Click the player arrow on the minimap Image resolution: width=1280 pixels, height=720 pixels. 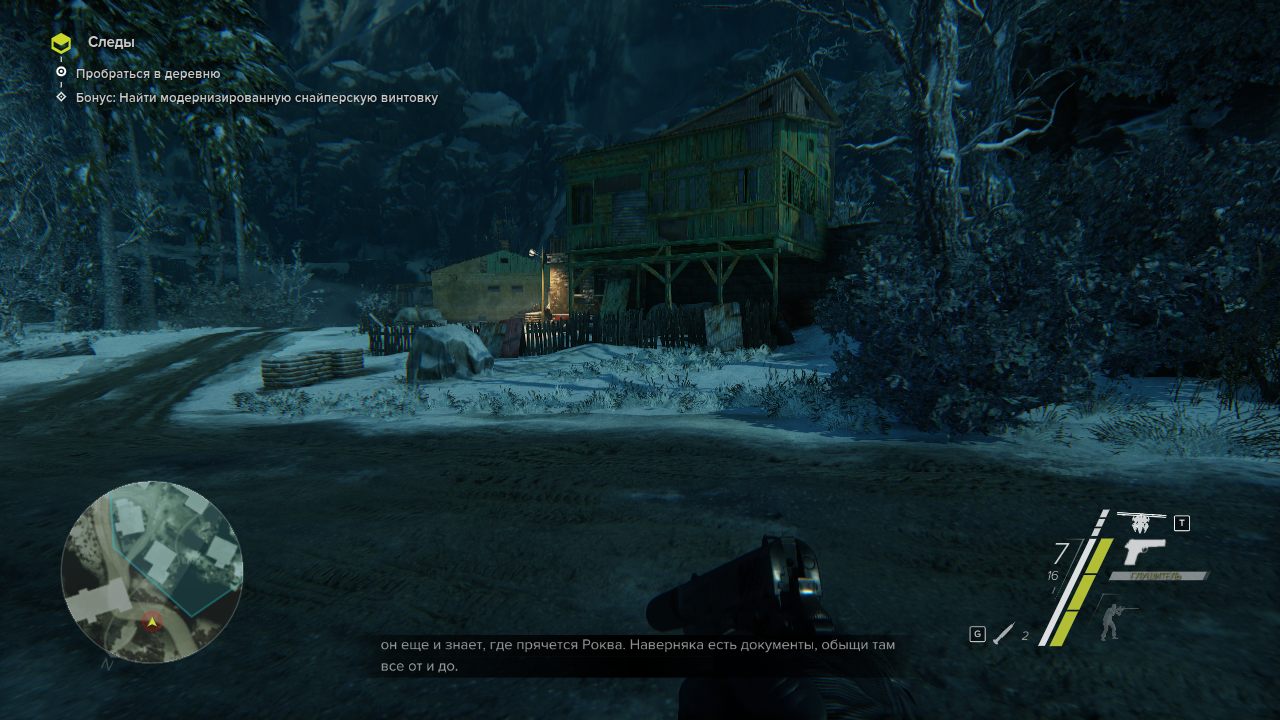152,622
